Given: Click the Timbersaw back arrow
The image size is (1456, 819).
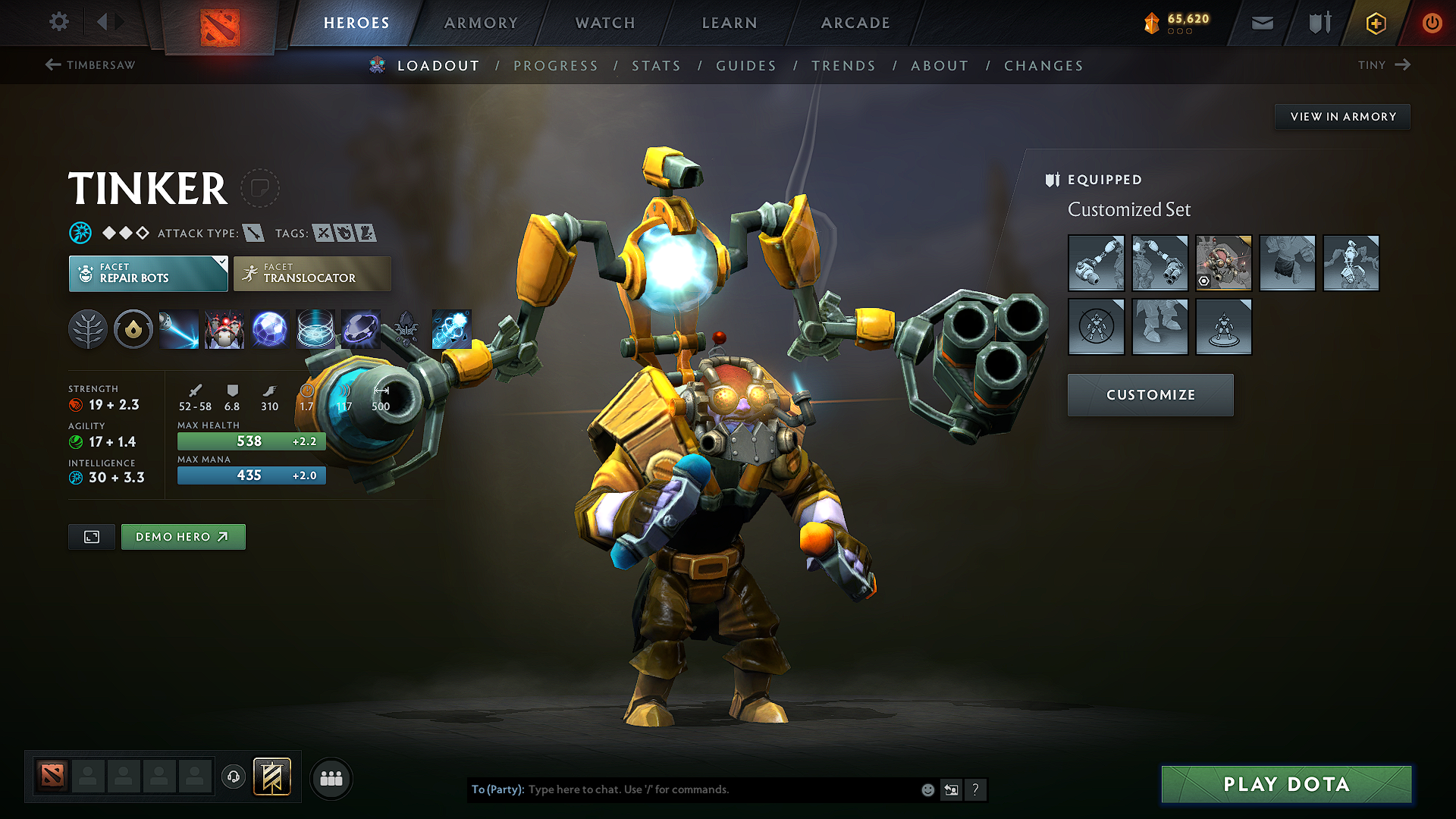Looking at the screenshot, I should click(x=52, y=65).
